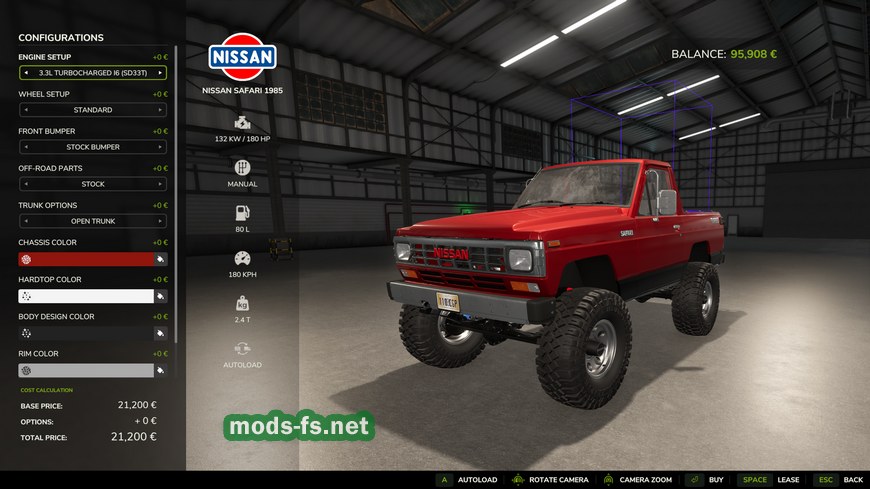Cycle to next off-road parts option
This screenshot has height=489, width=870.
click(160, 184)
